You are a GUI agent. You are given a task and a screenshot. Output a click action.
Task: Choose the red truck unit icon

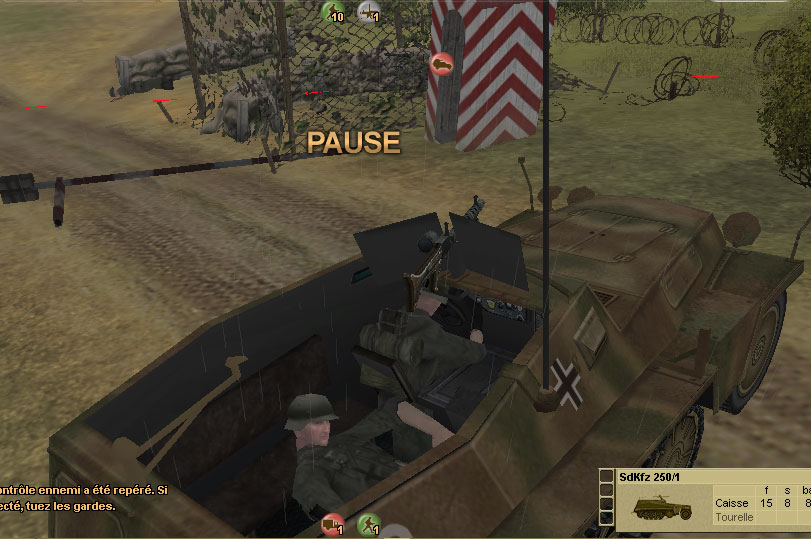[333, 524]
